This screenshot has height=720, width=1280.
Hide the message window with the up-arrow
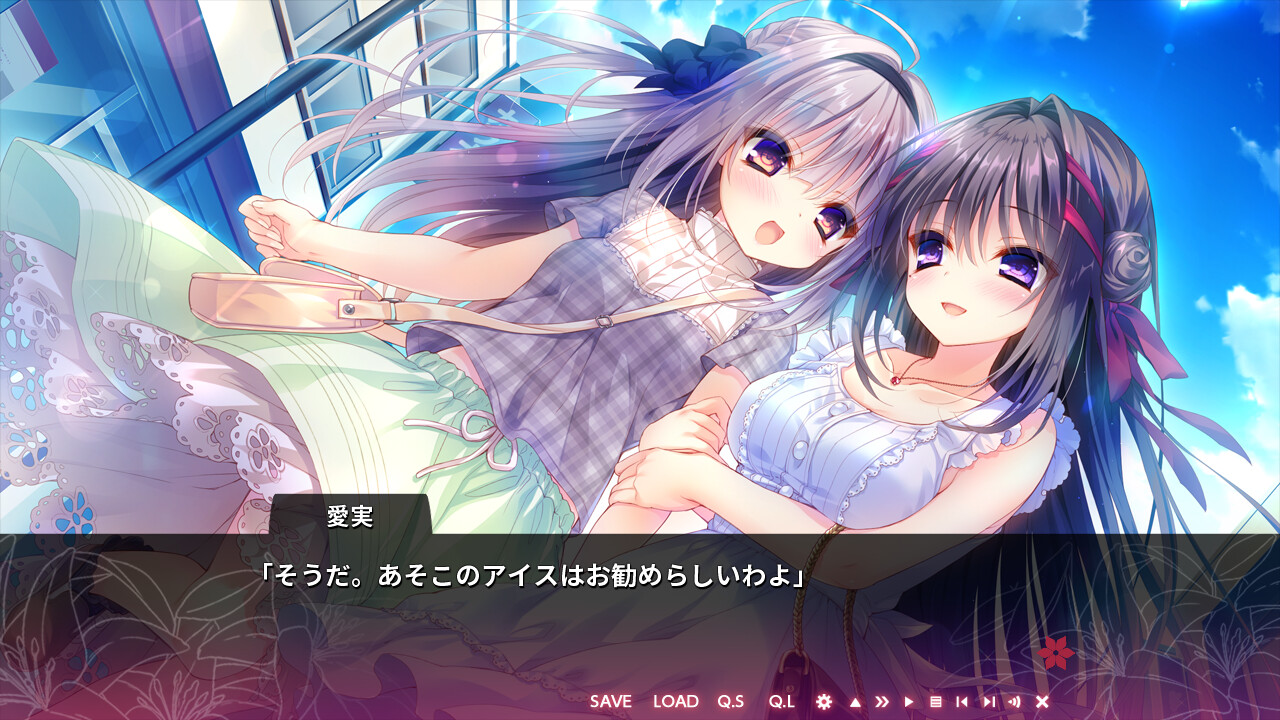[854, 702]
